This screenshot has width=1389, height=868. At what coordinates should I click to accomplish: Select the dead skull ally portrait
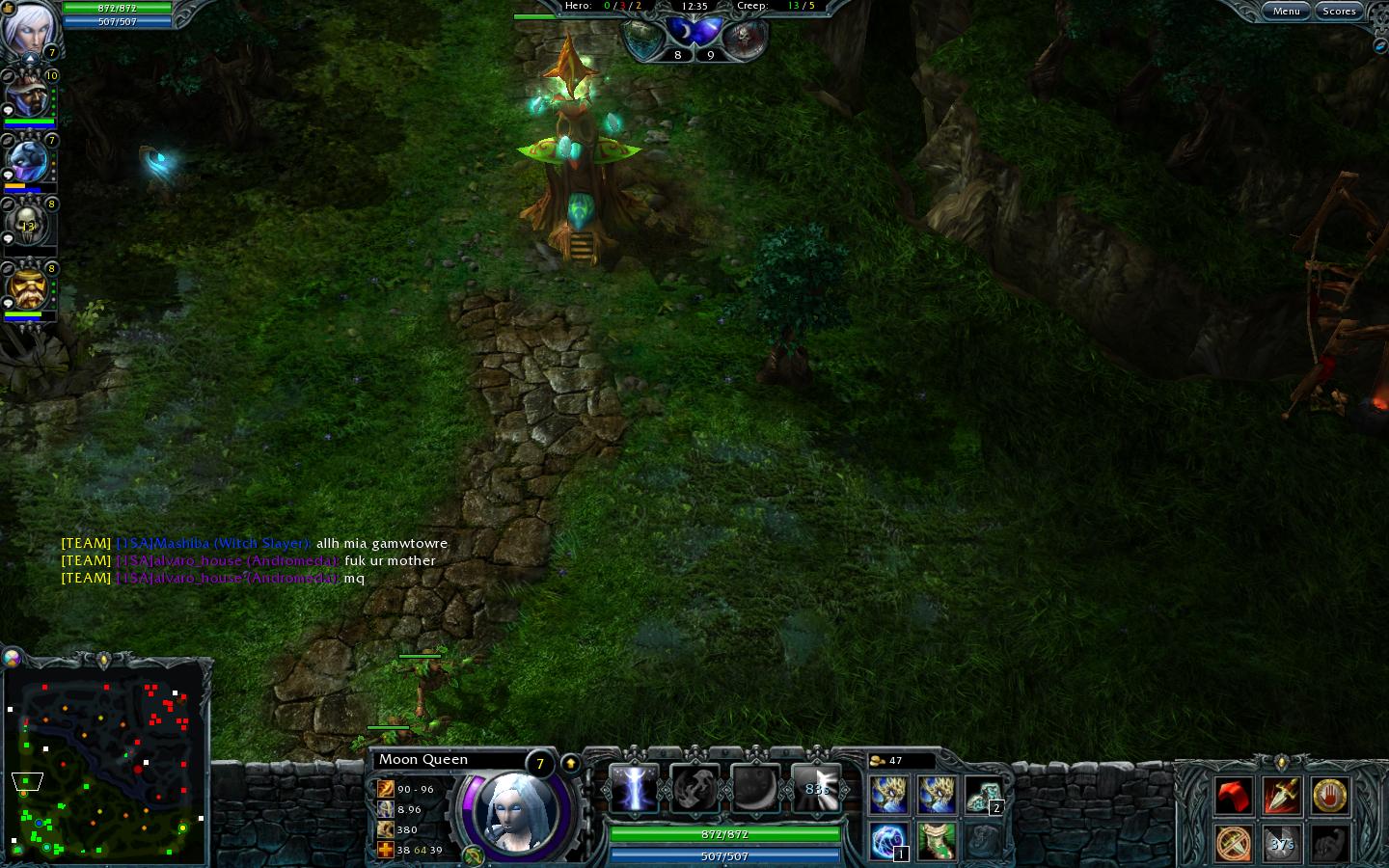coord(27,226)
